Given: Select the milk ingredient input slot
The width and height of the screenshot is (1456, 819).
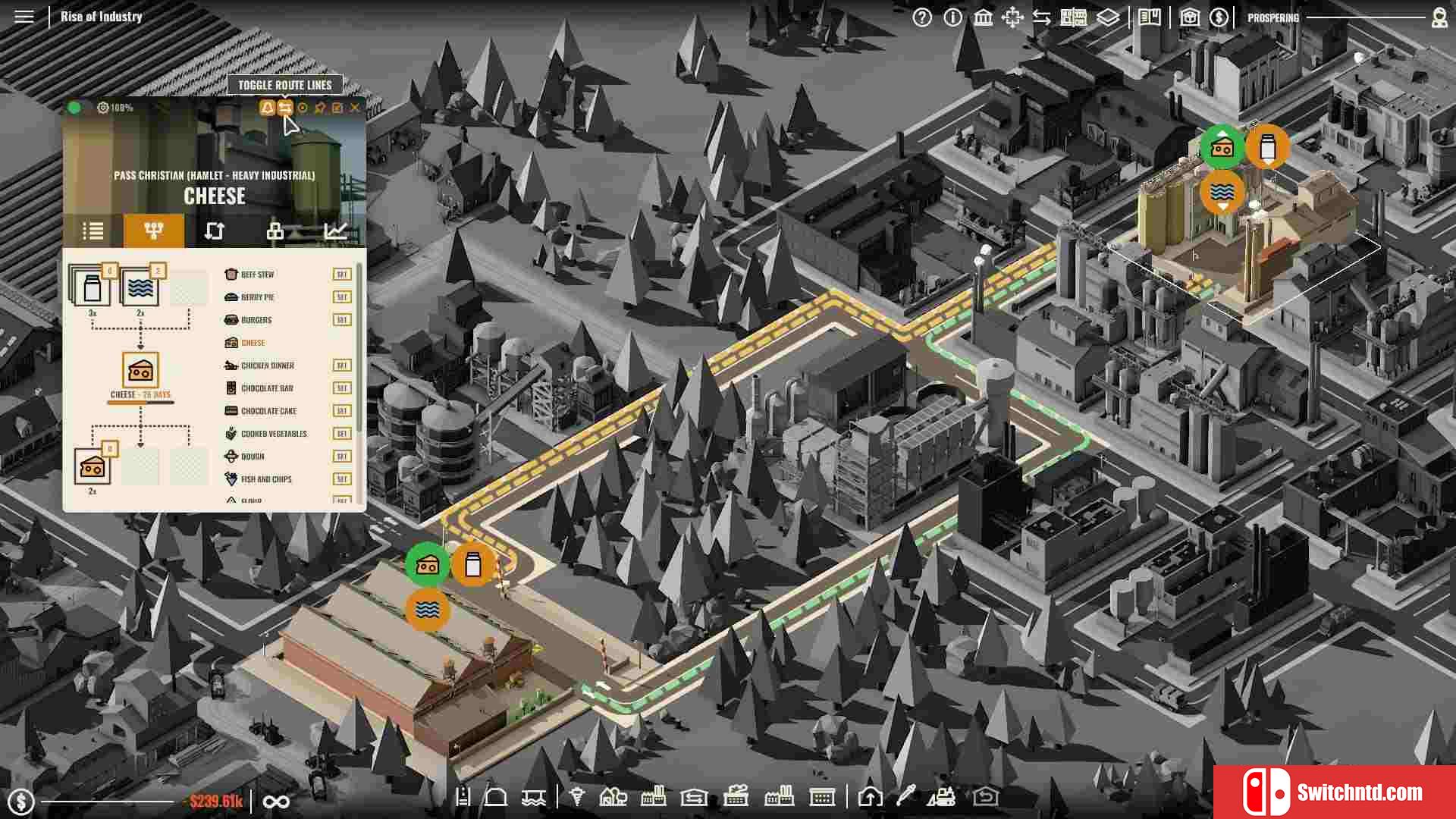Looking at the screenshot, I should point(92,288).
